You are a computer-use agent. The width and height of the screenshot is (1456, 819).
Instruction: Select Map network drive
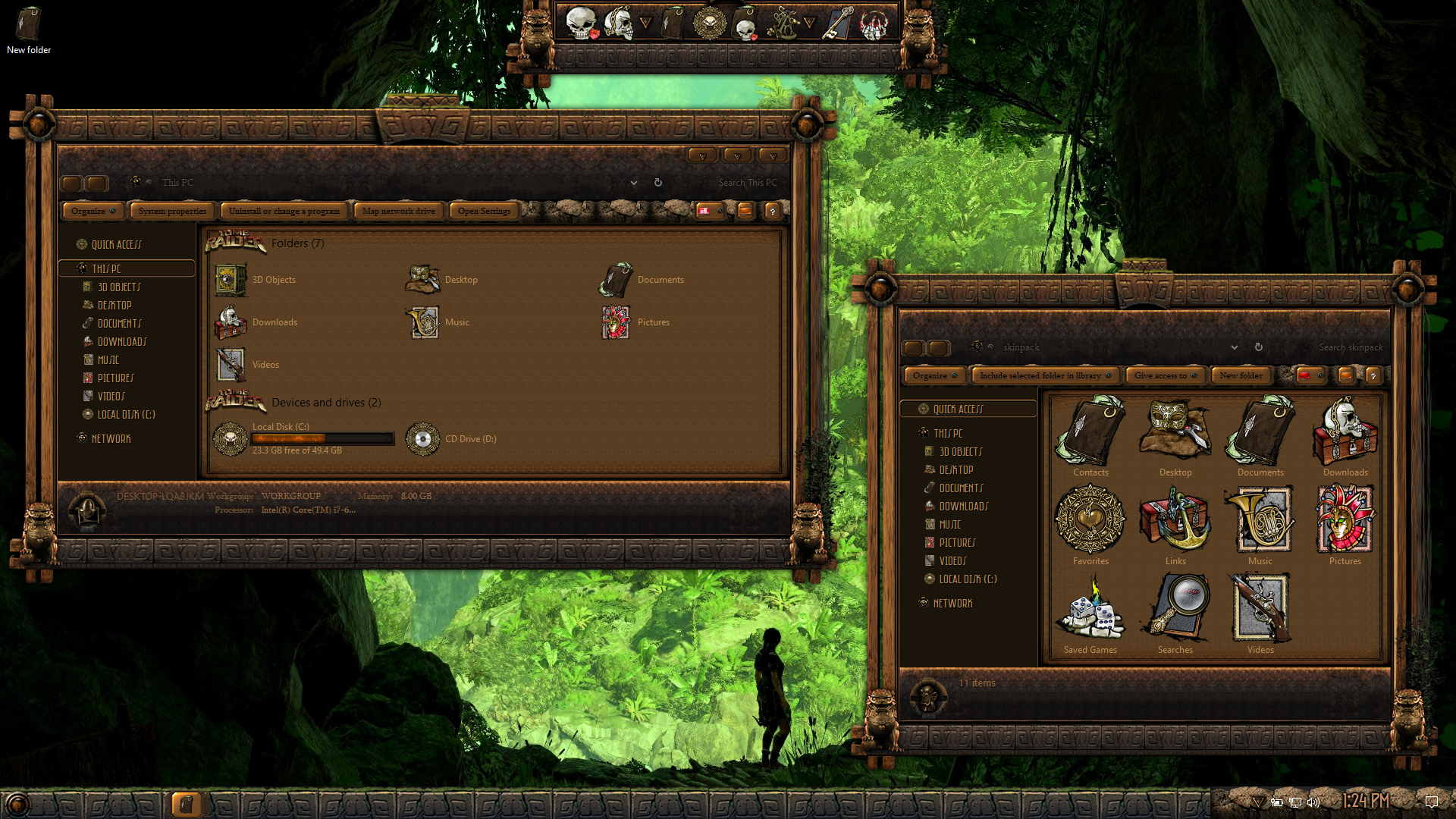pos(398,211)
